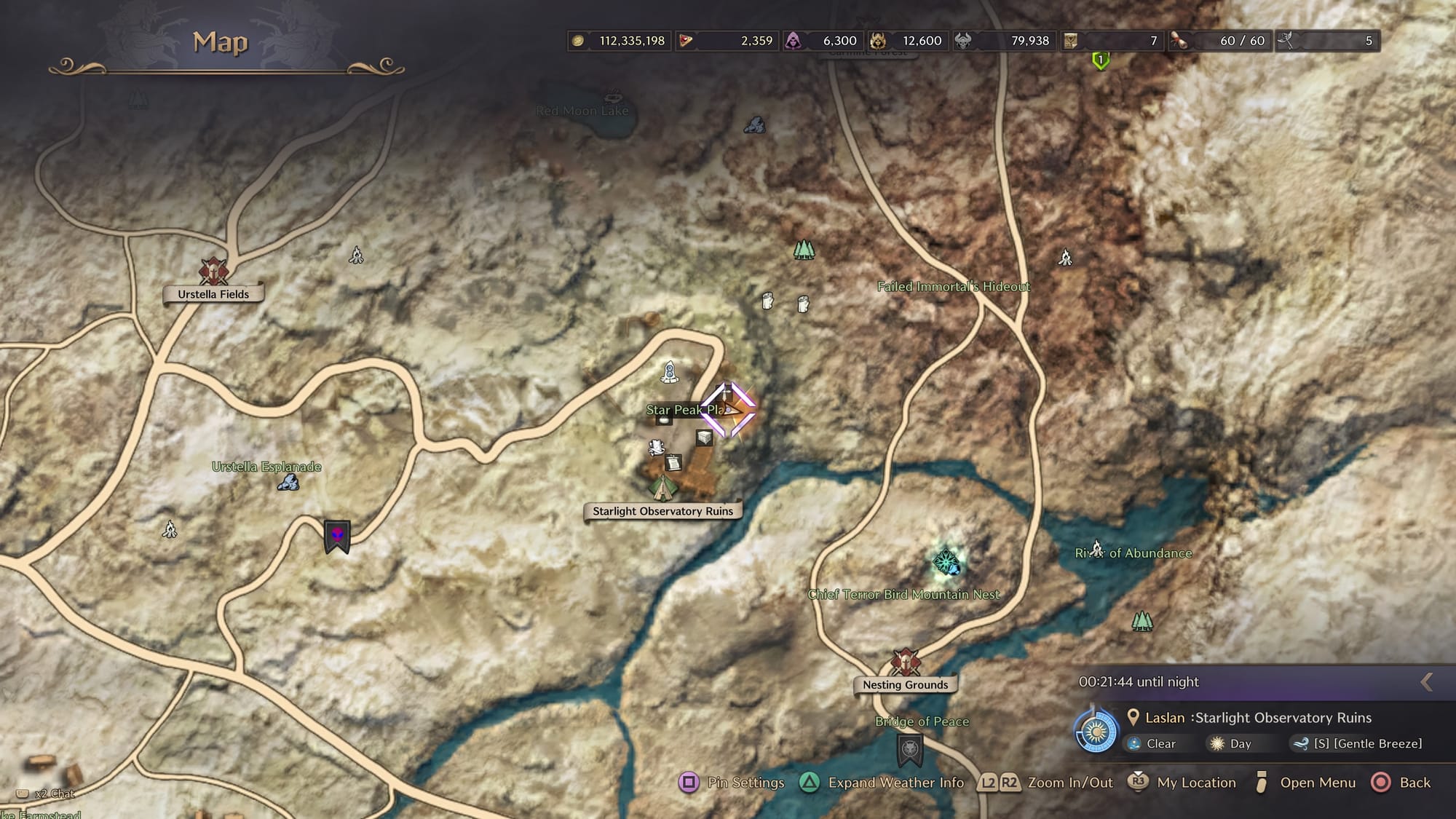Image resolution: width=1456 pixels, height=819 pixels.
Task: Click the Chief Terror Bird Mountain Nest label
Action: pos(903,595)
